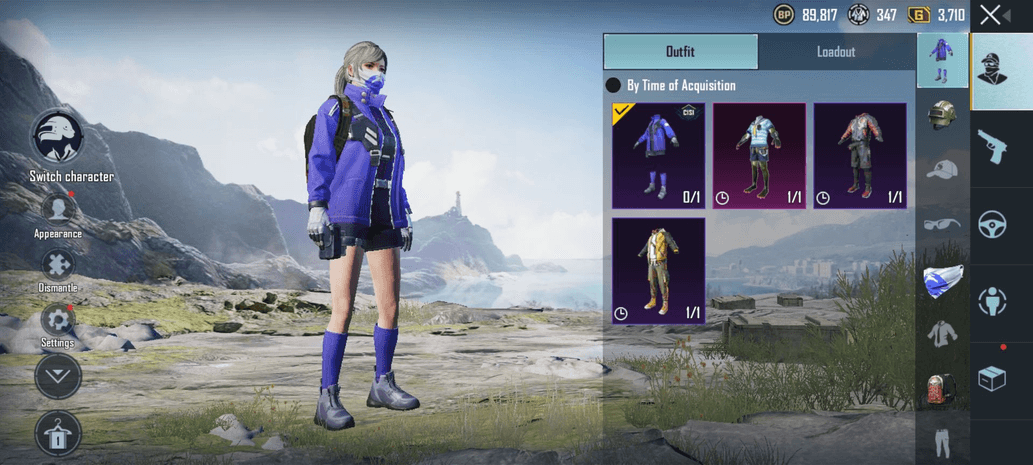This screenshot has width=1033, height=465.
Task: Select the equipped blue jacket outfit
Action: 658,155
